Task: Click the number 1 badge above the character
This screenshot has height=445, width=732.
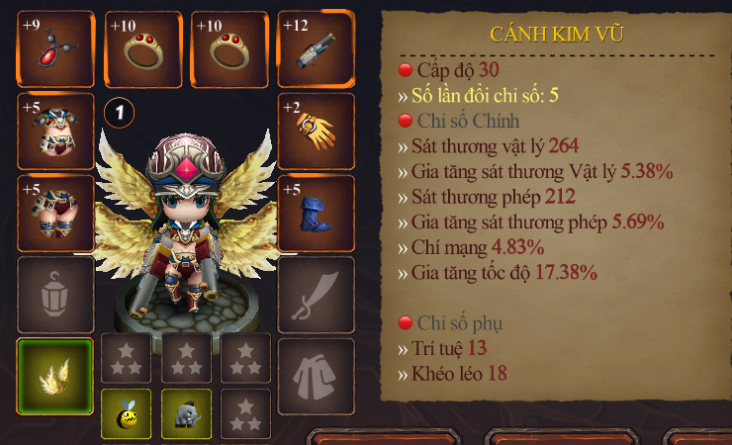Action: [x=119, y=113]
